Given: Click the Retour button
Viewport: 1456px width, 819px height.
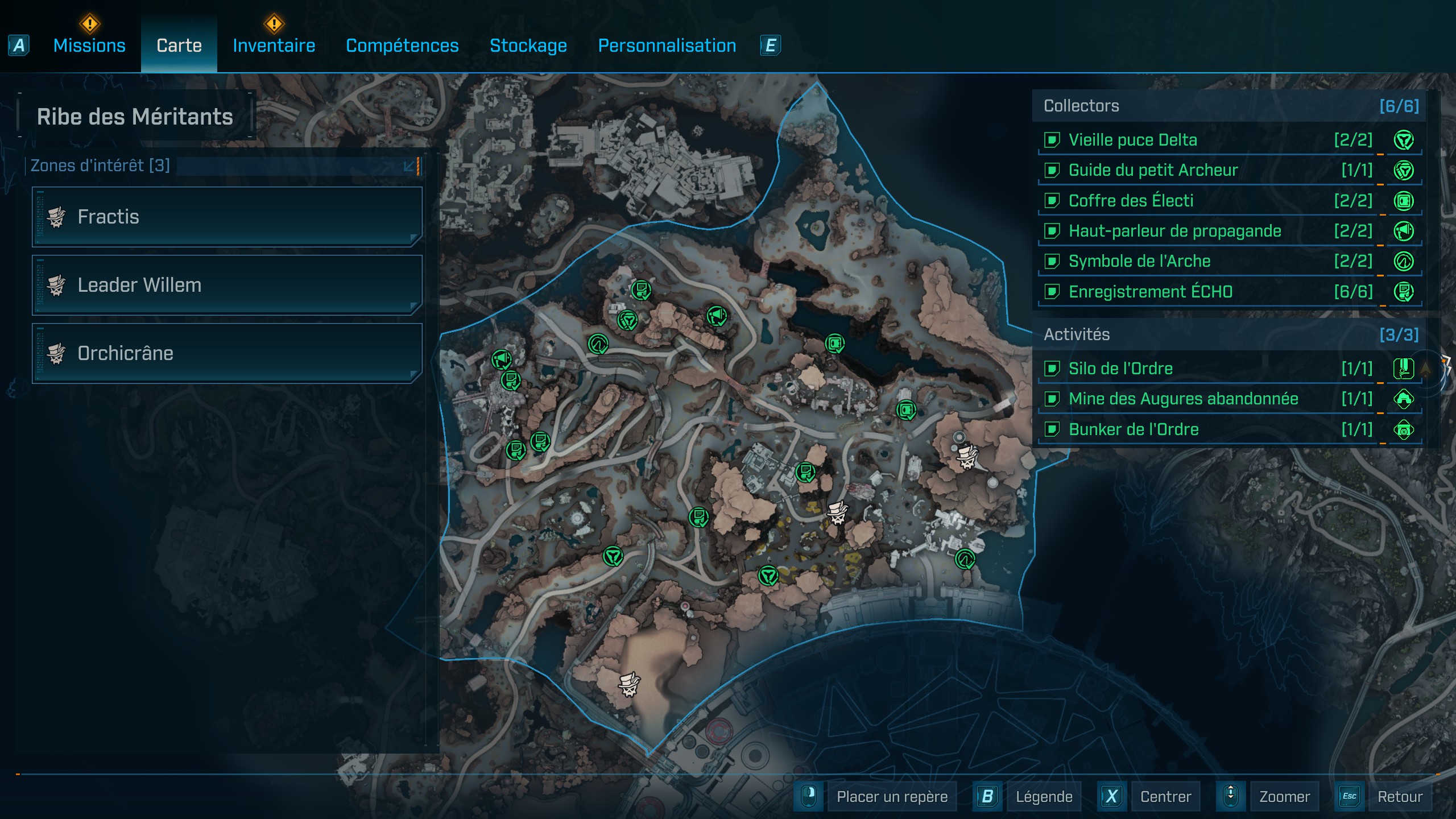Looking at the screenshot, I should (x=1399, y=796).
